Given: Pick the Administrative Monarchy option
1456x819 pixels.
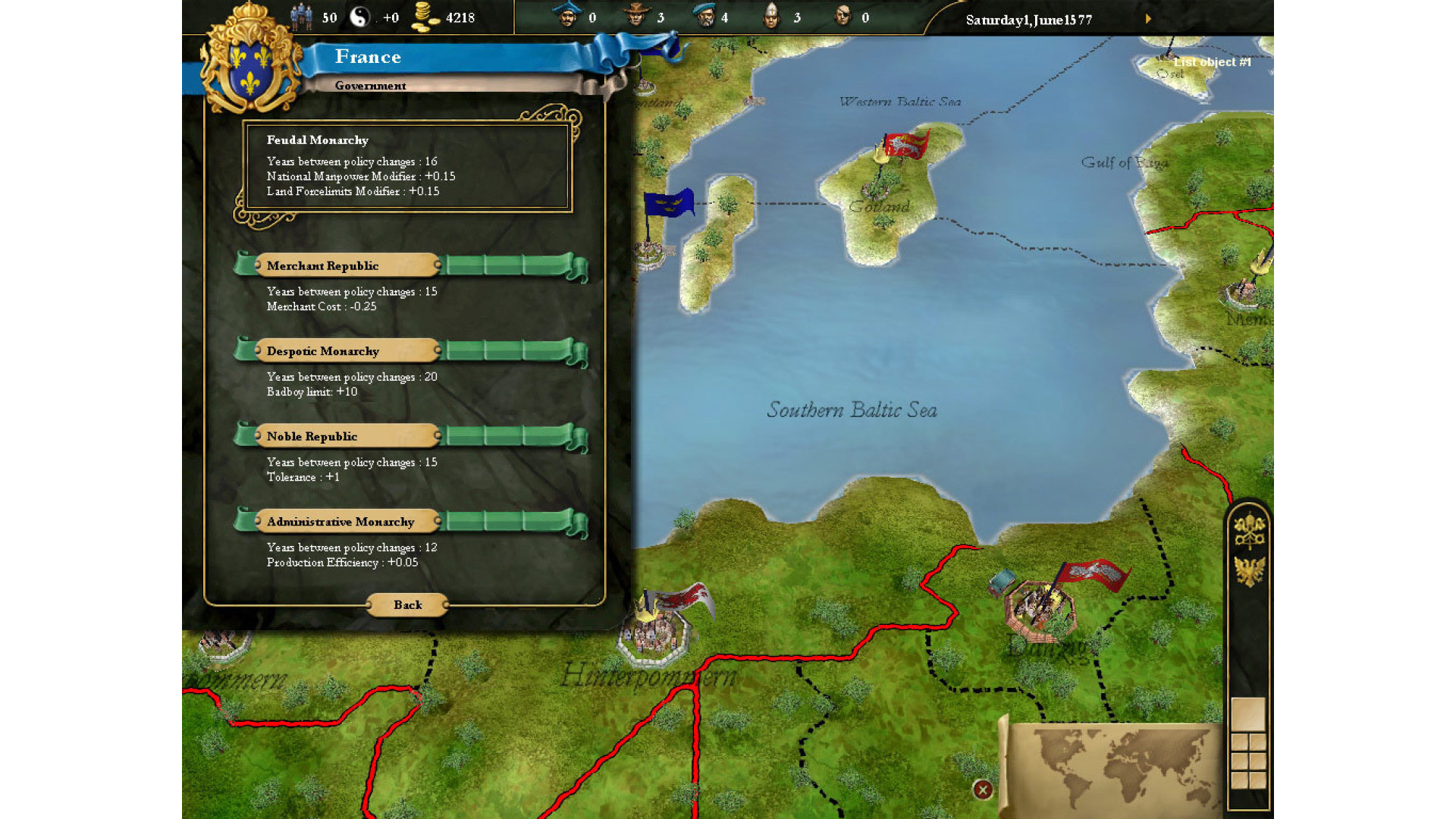Looking at the screenshot, I should pyautogui.click(x=348, y=522).
